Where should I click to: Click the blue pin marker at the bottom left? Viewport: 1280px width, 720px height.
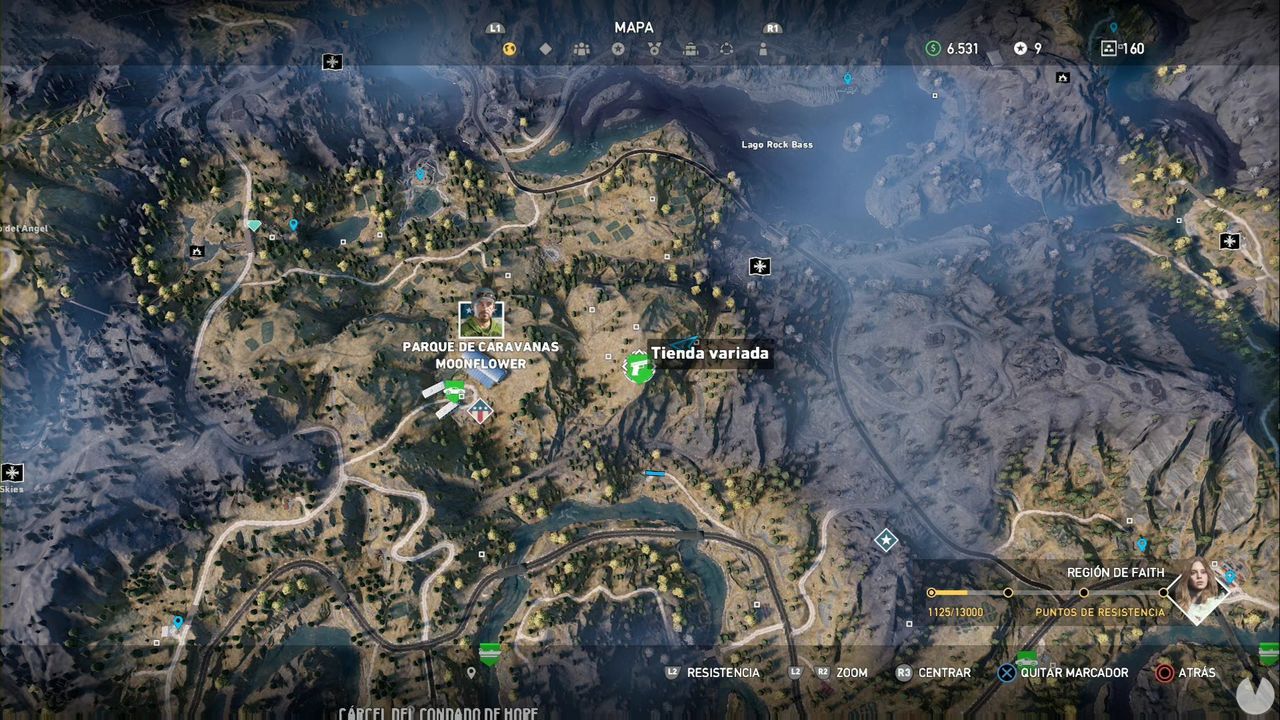click(177, 621)
